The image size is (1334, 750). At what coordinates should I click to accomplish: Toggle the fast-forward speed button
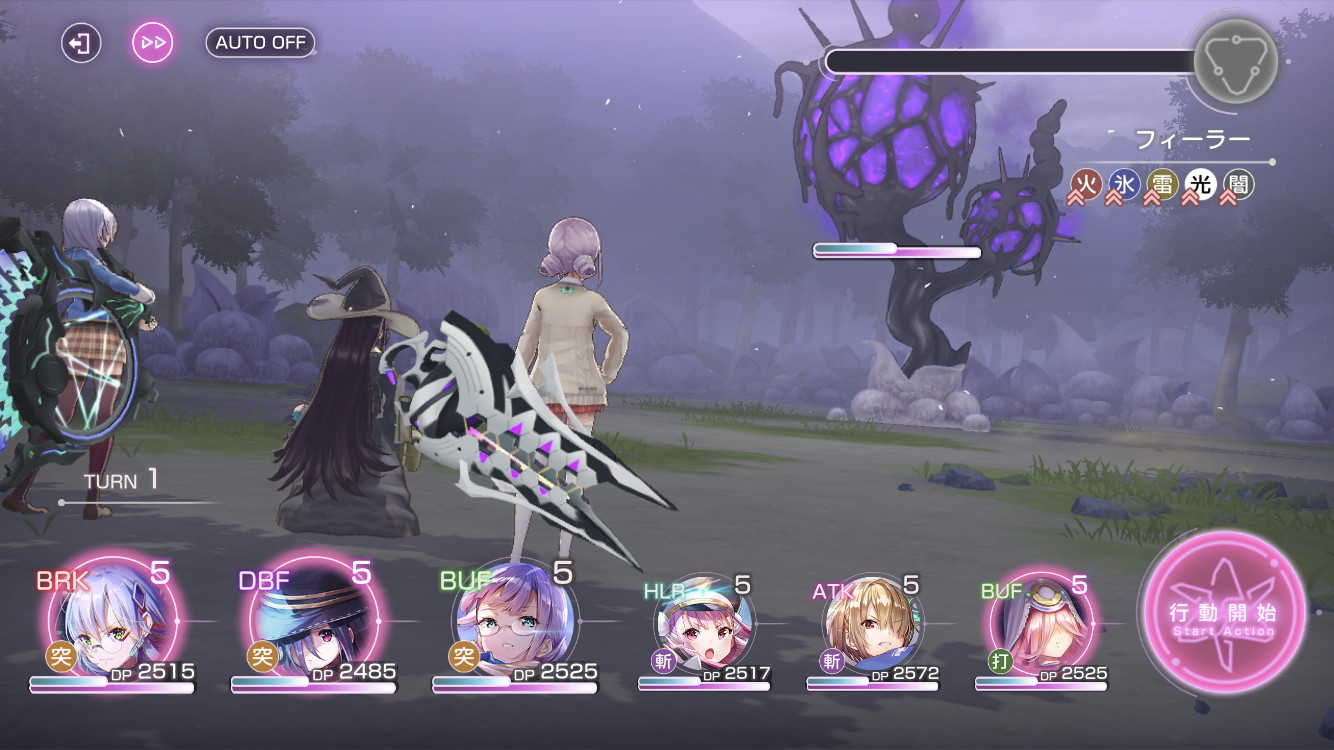click(153, 43)
